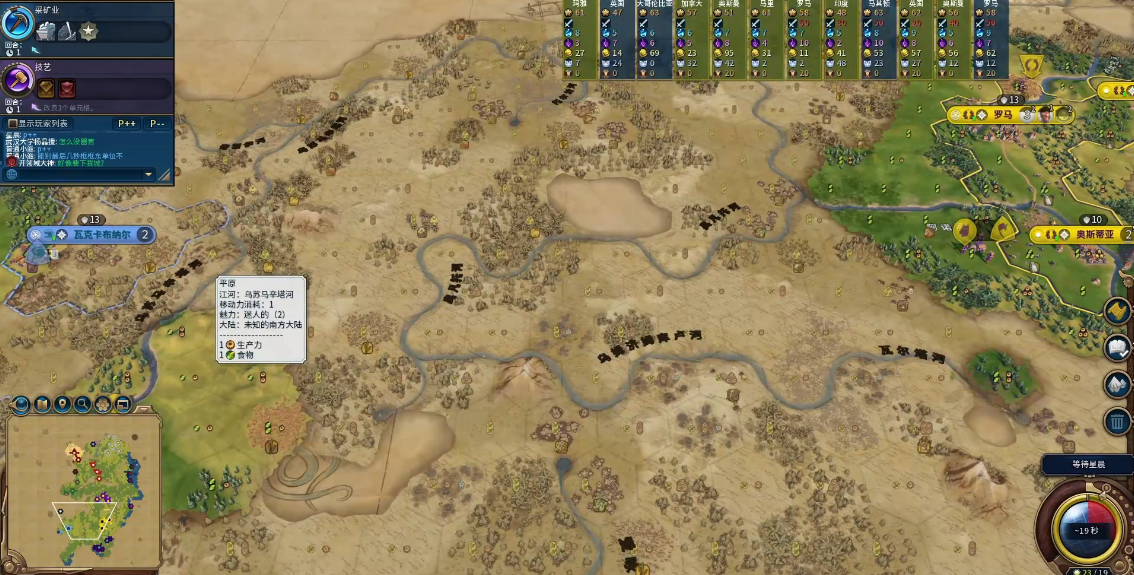Open the map search magnifier tool
Viewport: 1134px width, 575px height.
[x=83, y=405]
